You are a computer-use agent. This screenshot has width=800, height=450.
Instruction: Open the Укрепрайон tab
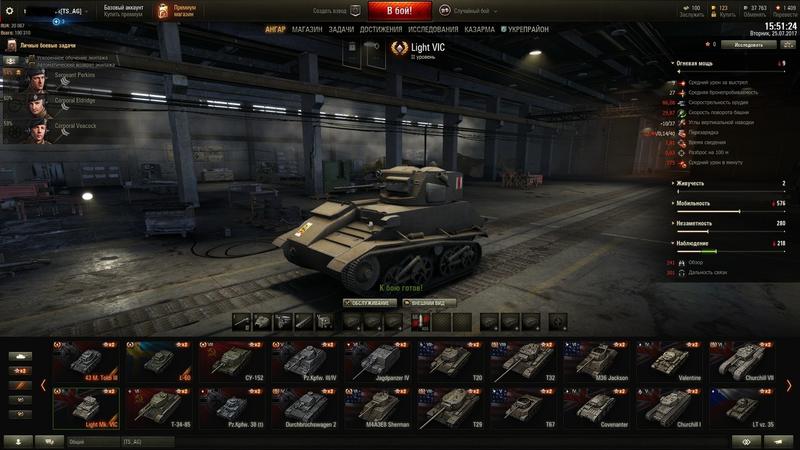coord(528,30)
